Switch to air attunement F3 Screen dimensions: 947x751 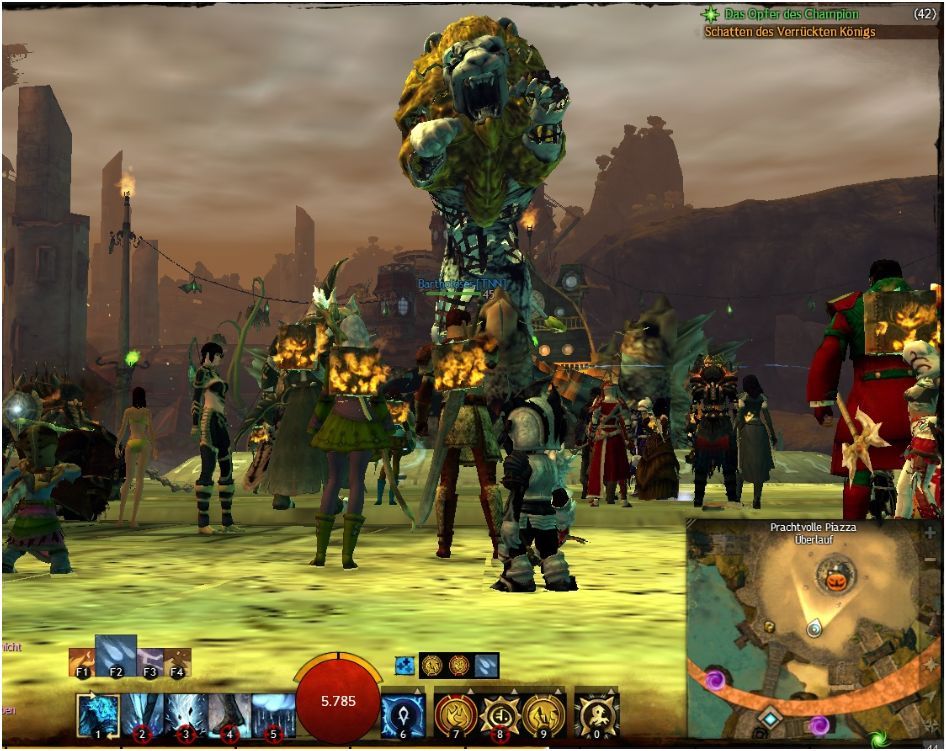(x=150, y=662)
